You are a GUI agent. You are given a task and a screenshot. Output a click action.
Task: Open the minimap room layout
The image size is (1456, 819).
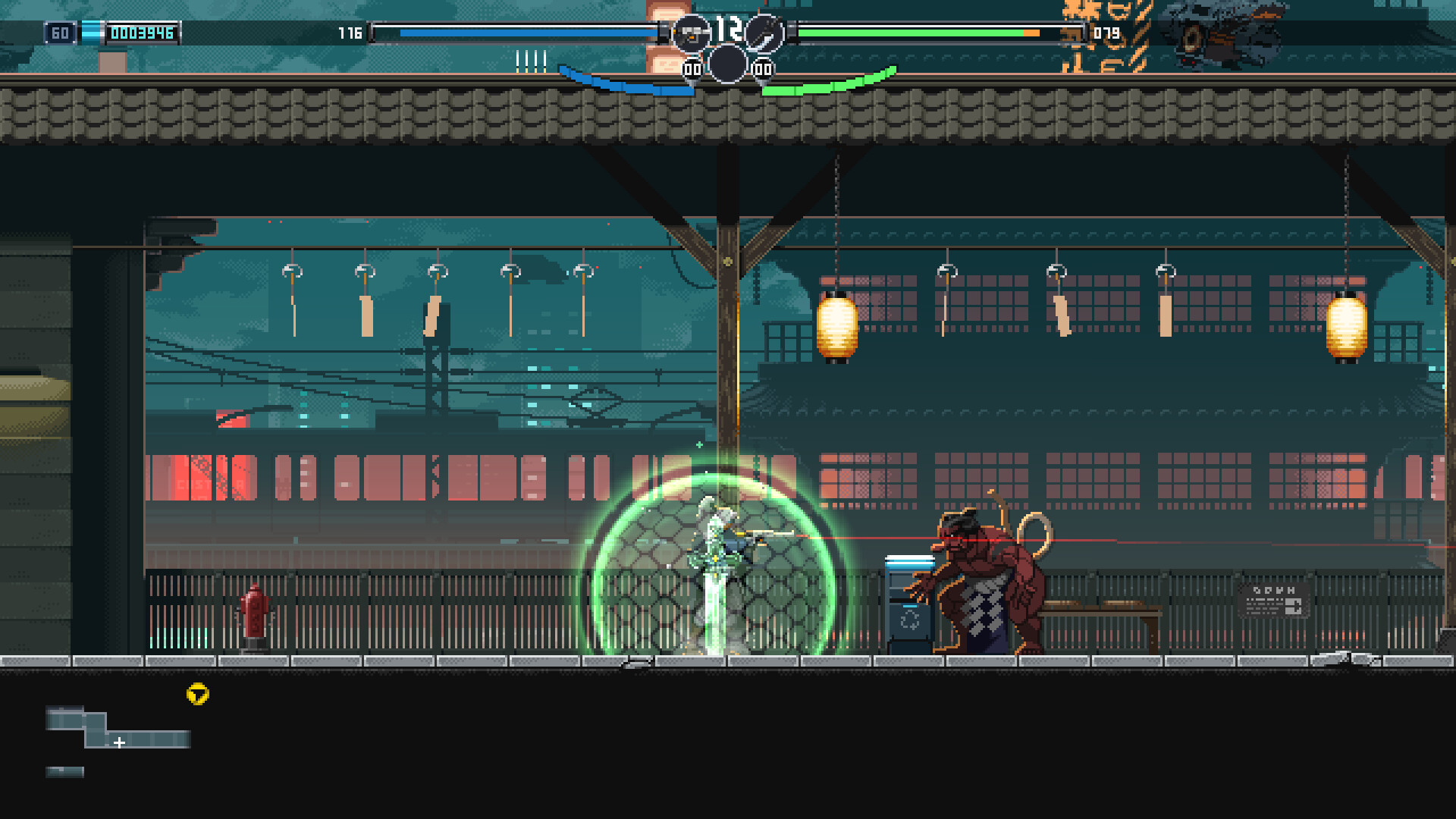(x=118, y=730)
